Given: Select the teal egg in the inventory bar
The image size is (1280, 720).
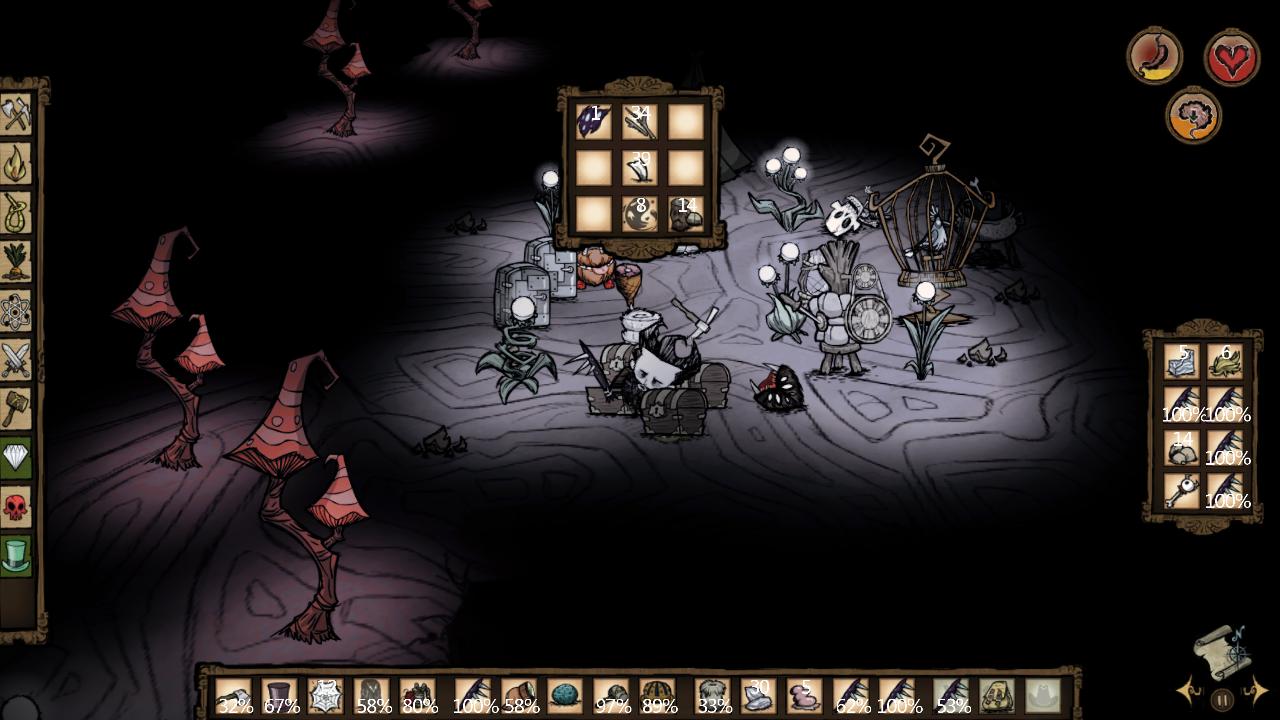Looking at the screenshot, I should (x=565, y=696).
